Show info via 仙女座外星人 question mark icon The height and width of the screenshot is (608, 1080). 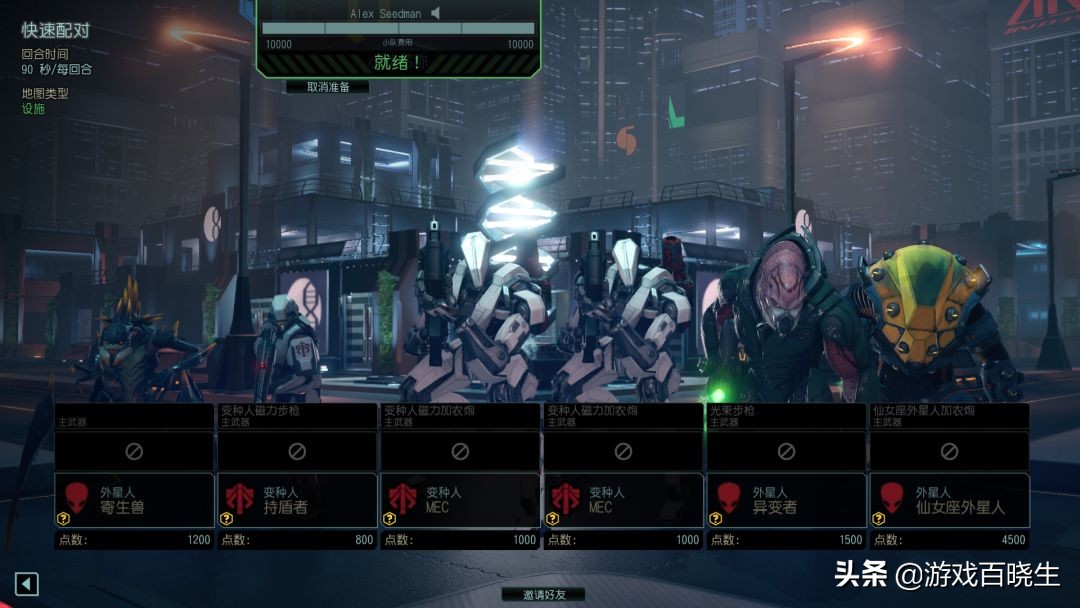pyautogui.click(x=878, y=518)
